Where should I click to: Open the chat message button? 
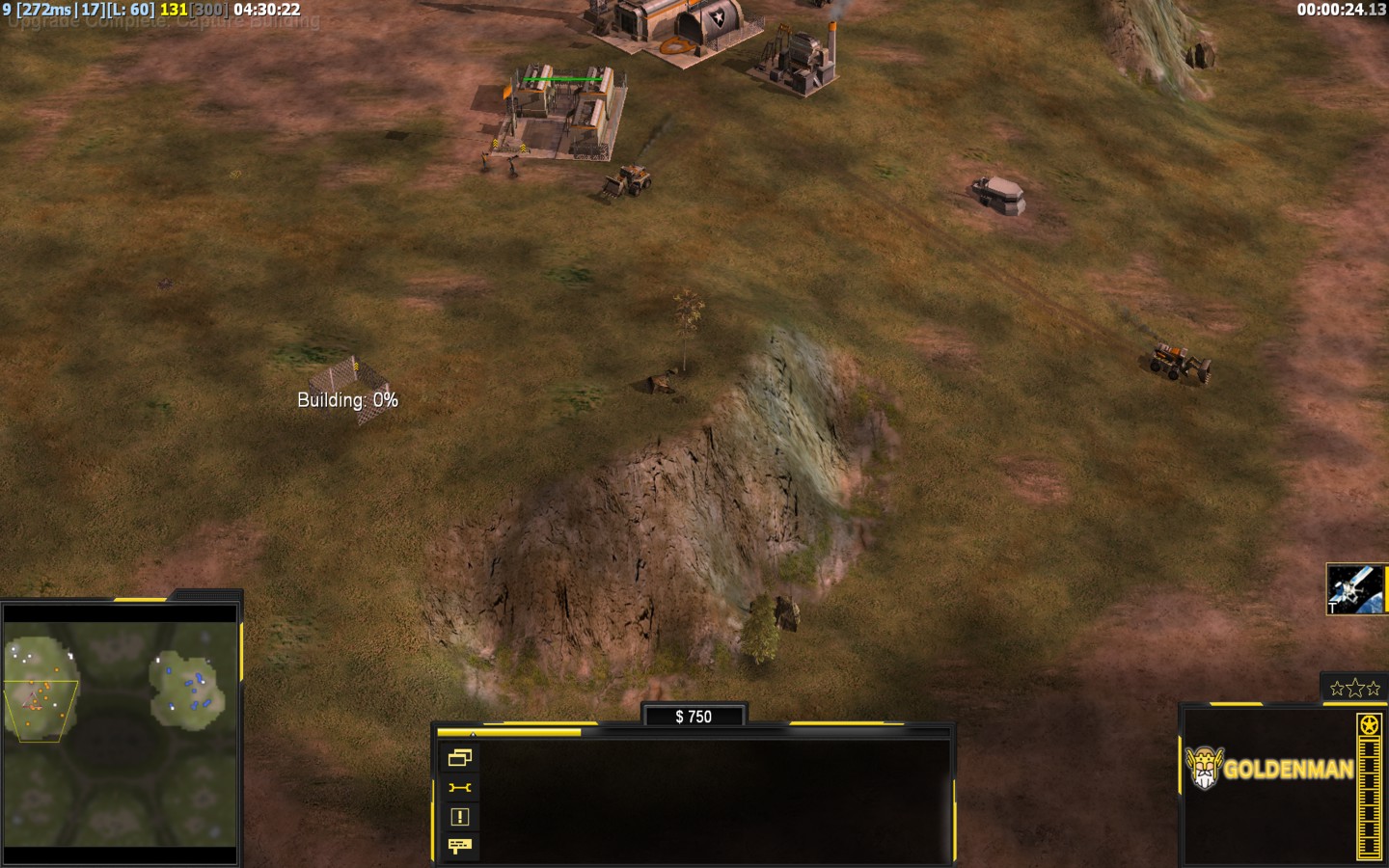click(x=460, y=846)
